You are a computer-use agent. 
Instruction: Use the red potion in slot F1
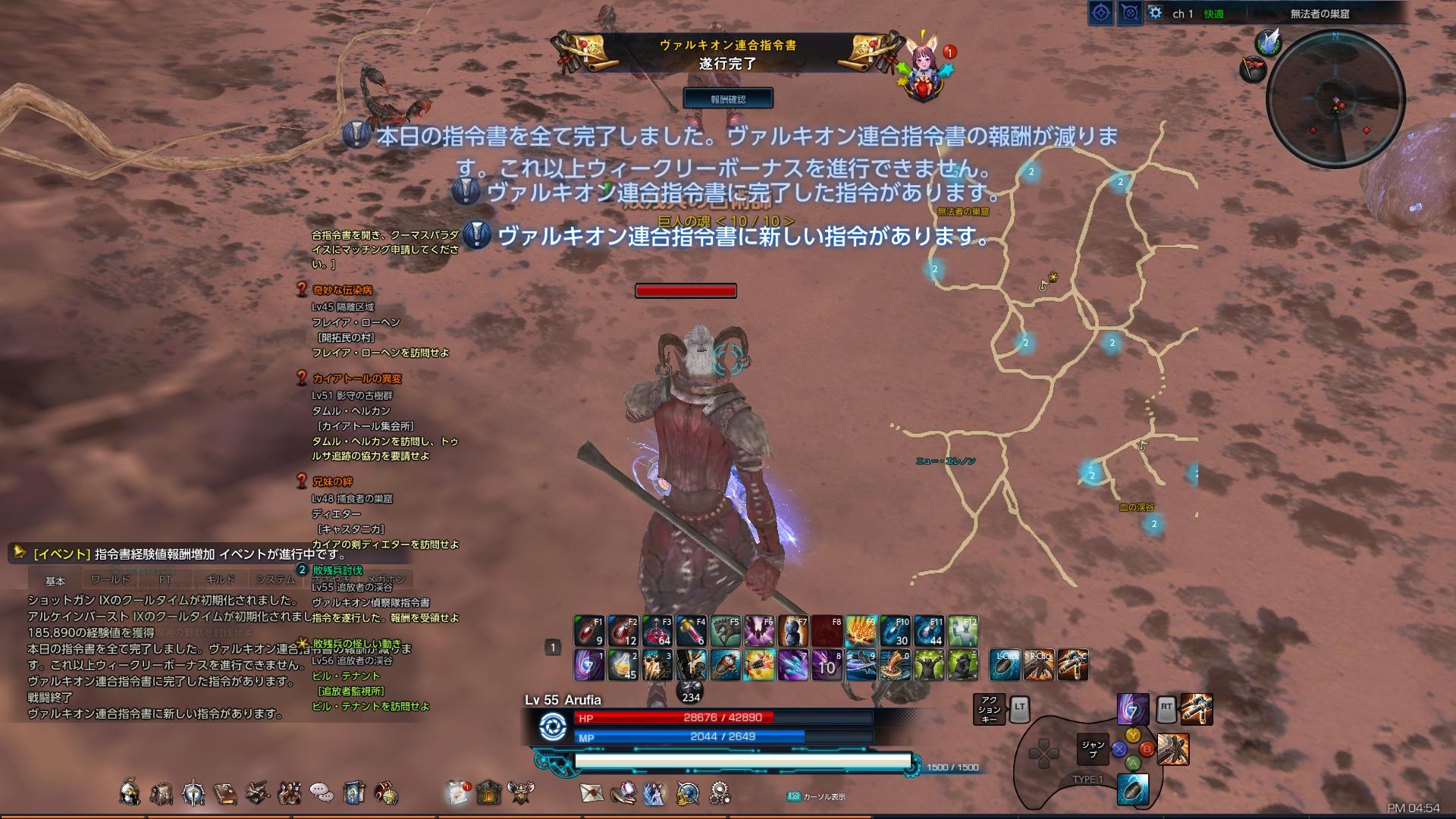pos(588,631)
